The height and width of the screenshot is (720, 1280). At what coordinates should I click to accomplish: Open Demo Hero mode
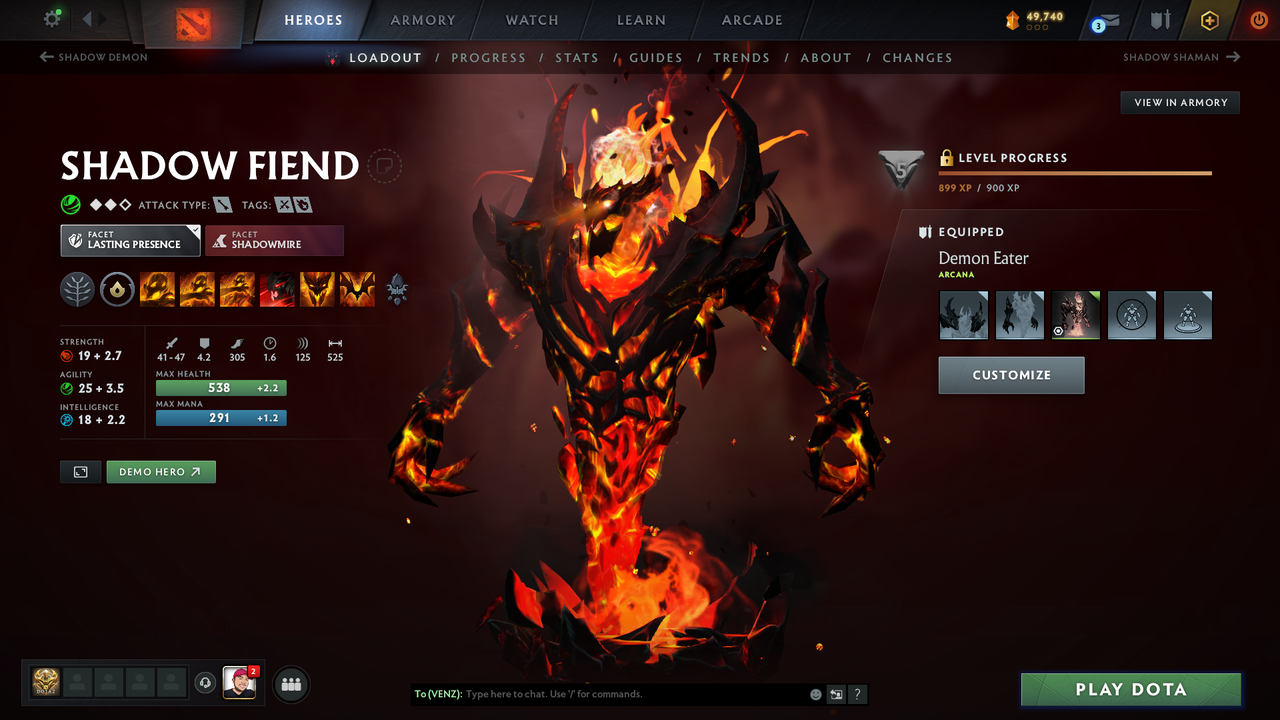161,471
